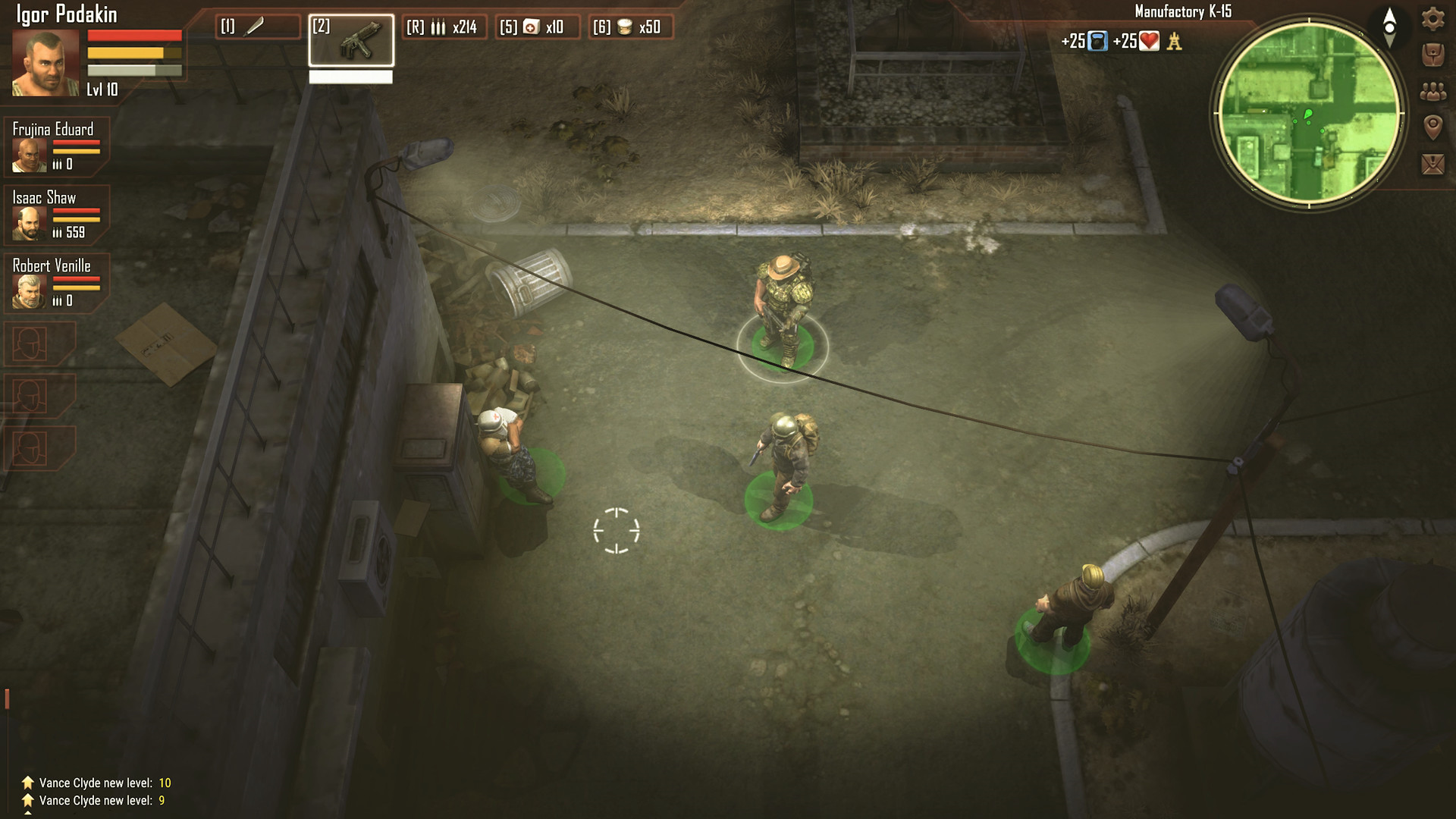This screenshot has height=819, width=1456.
Task: Open the envelope messages icon
Action: [1432, 164]
